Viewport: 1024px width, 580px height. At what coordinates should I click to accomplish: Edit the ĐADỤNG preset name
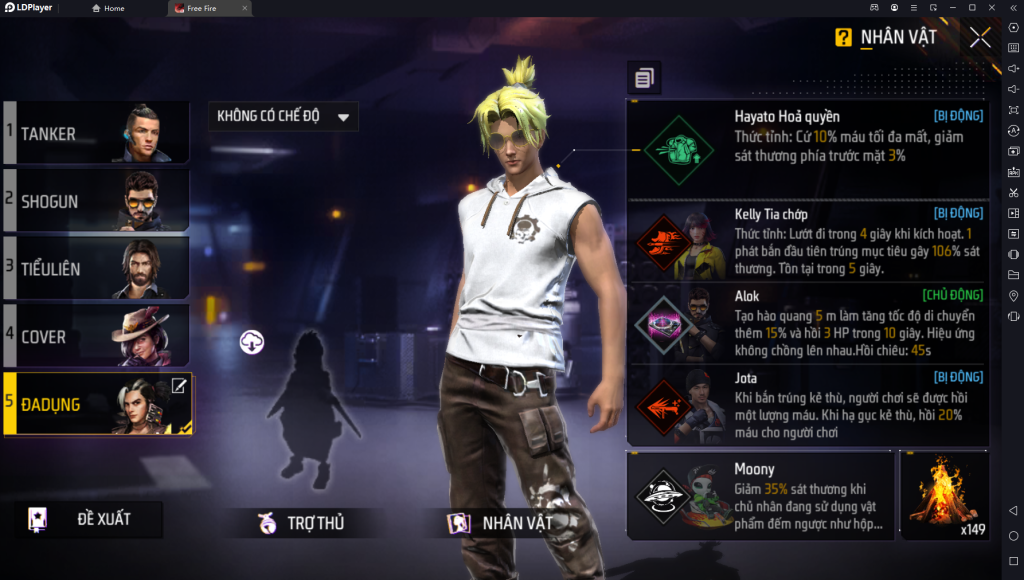(x=178, y=386)
